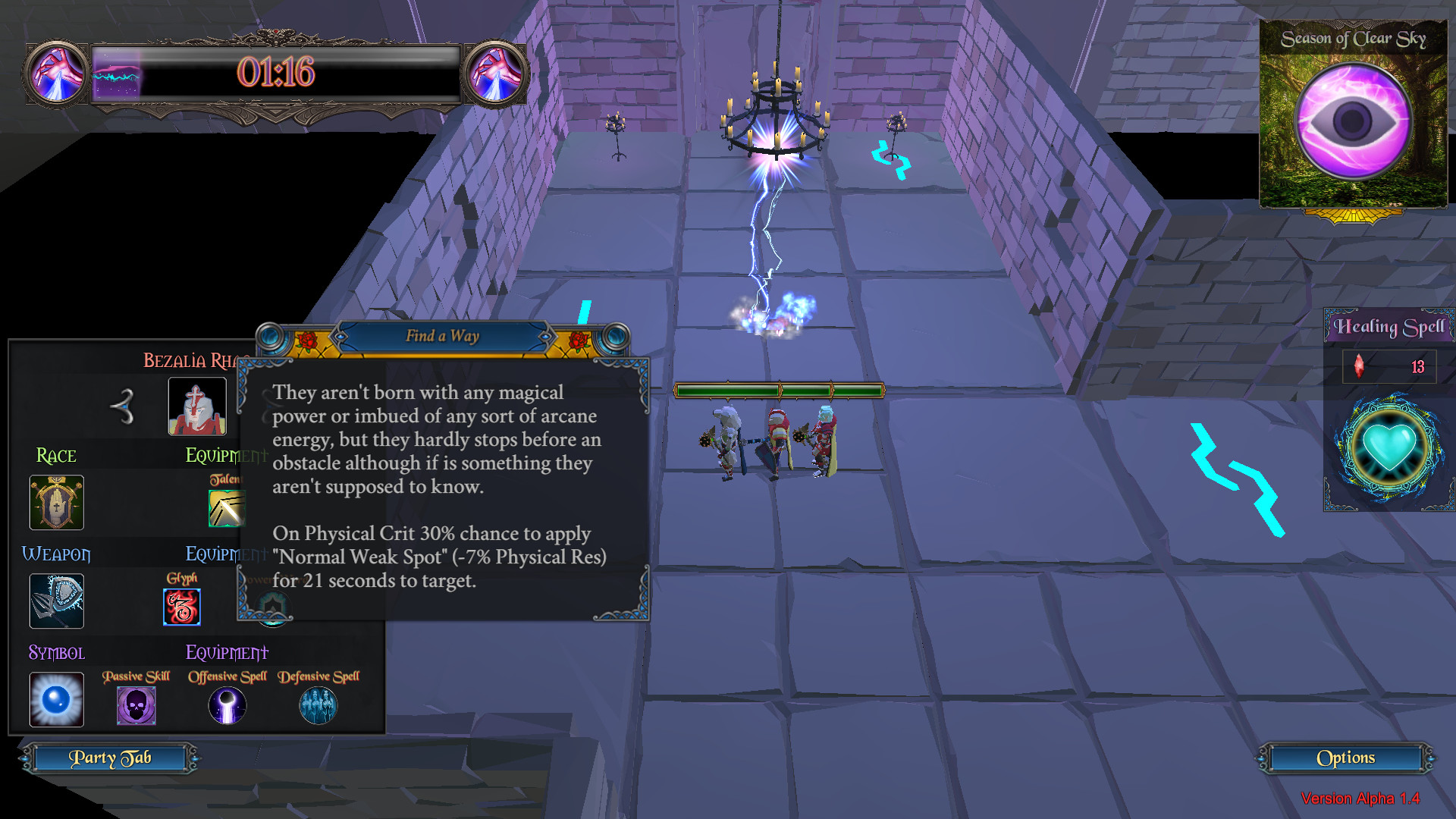Screen dimensions: 1456x819
Task: Open the Find a Way header banner
Action: click(x=443, y=337)
